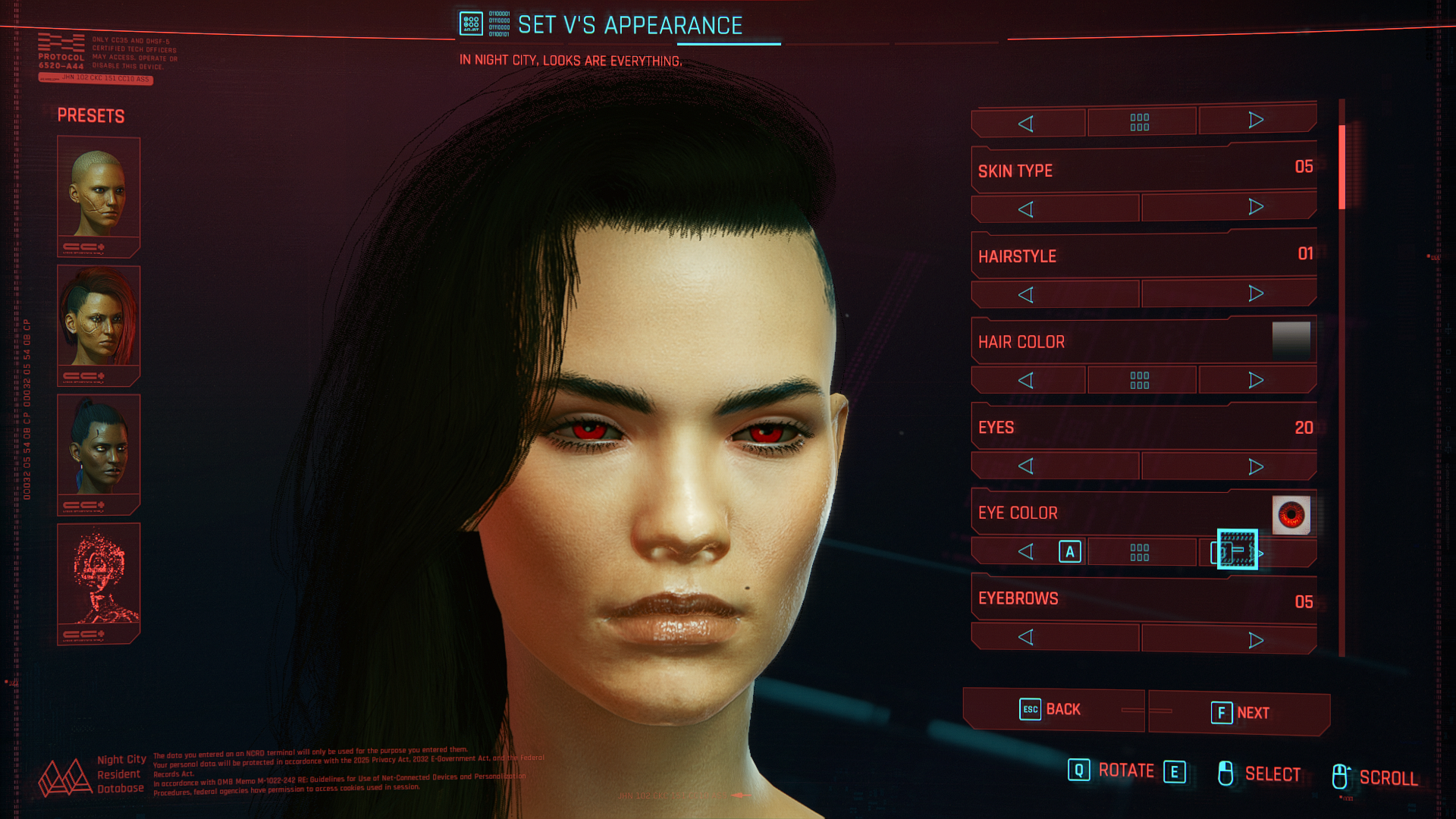1456x819 pixels.
Task: Advance to next Eyes option
Action: [x=1256, y=466]
